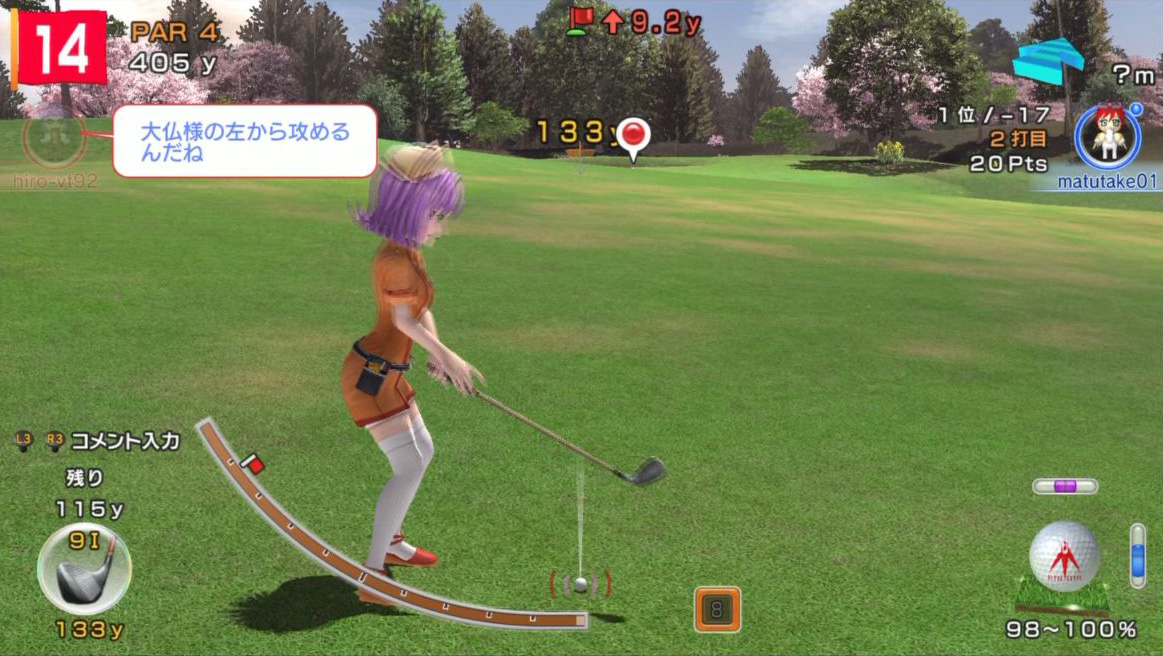Screen dimensions: 1163x656
Task: Click the red flag elevation indicator
Action: click(x=580, y=19)
